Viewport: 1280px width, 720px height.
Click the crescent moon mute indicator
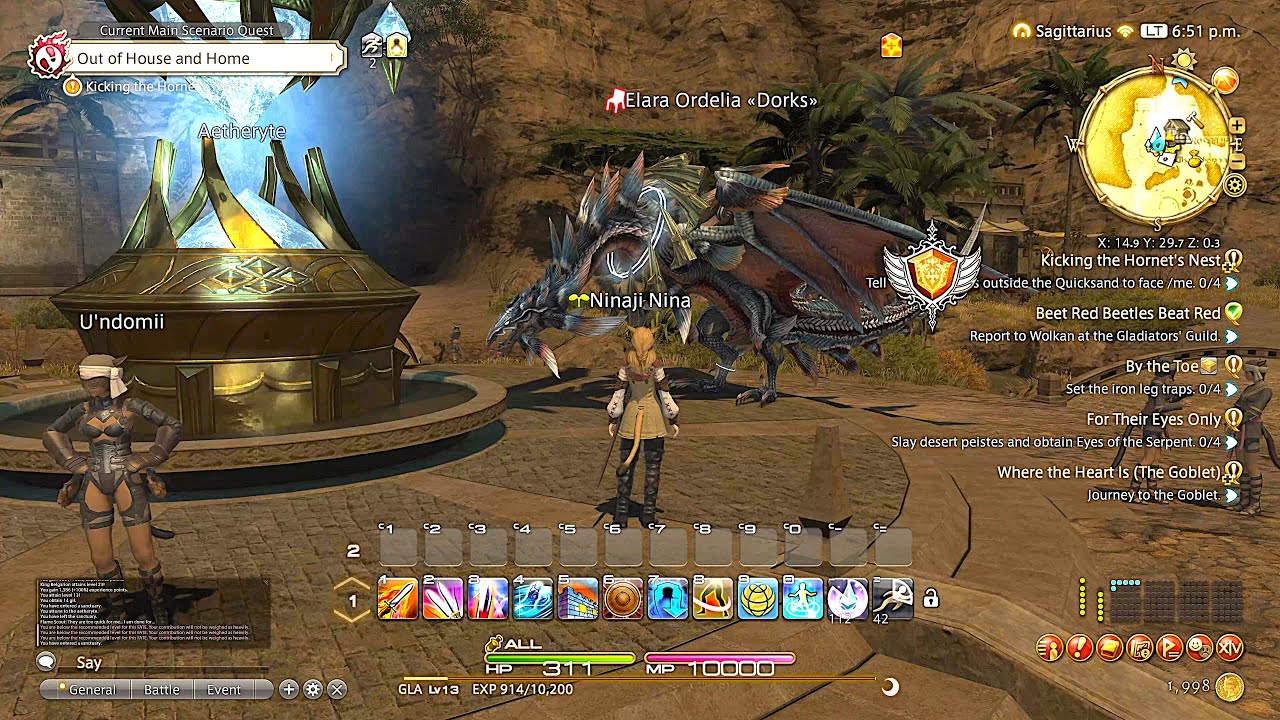(887, 687)
